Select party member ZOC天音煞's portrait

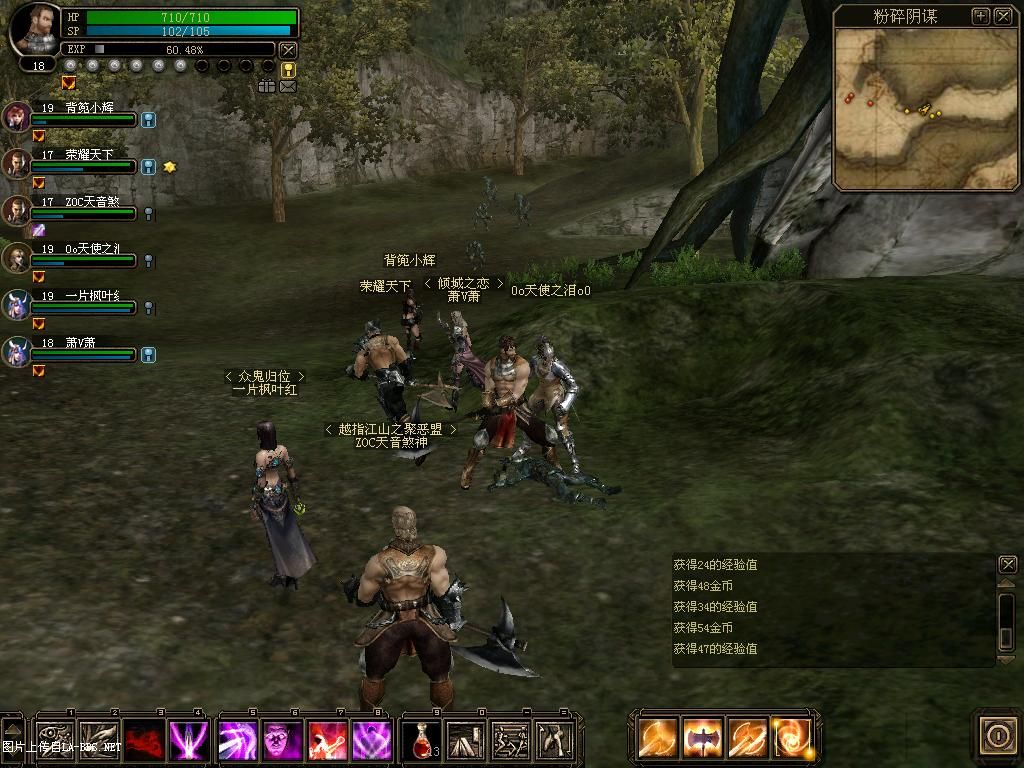(17, 210)
